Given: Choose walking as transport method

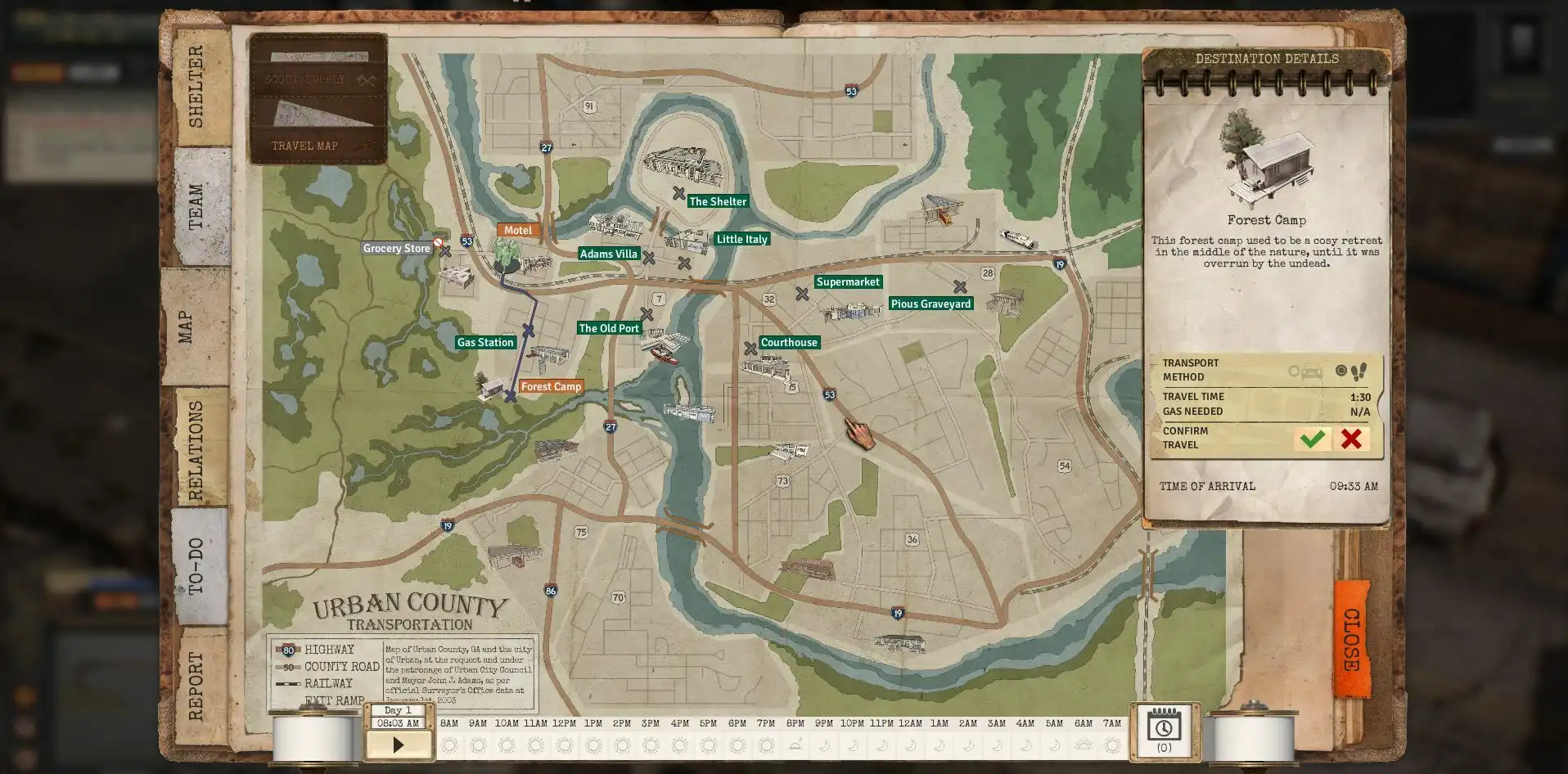Looking at the screenshot, I should [x=1353, y=372].
